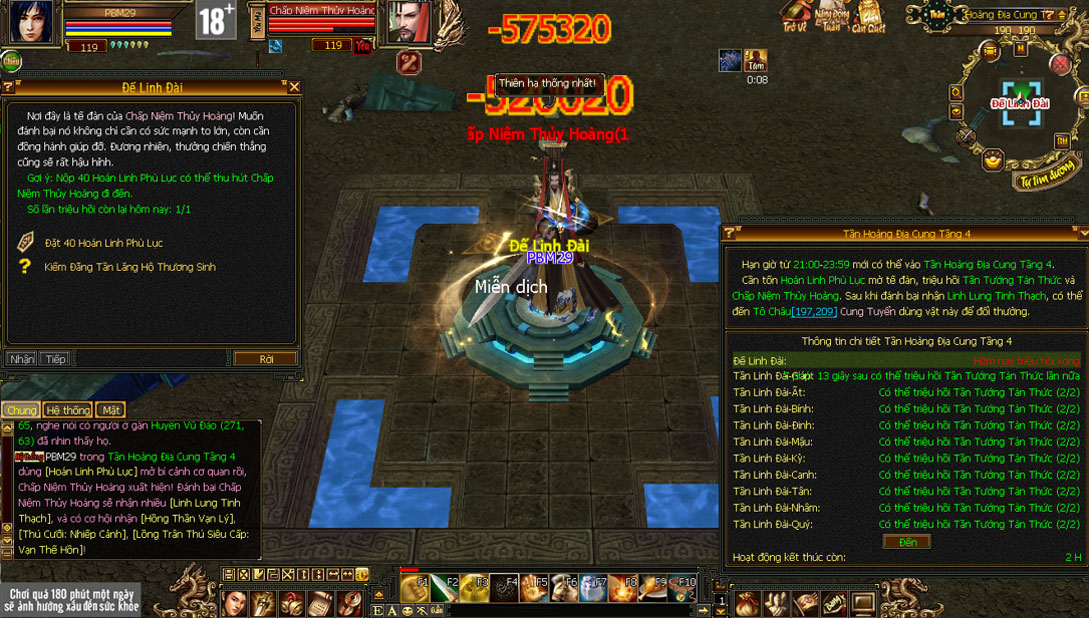The height and width of the screenshot is (618, 1089).
Task: Select the player PBM29 portrait
Action: [x=32, y=22]
